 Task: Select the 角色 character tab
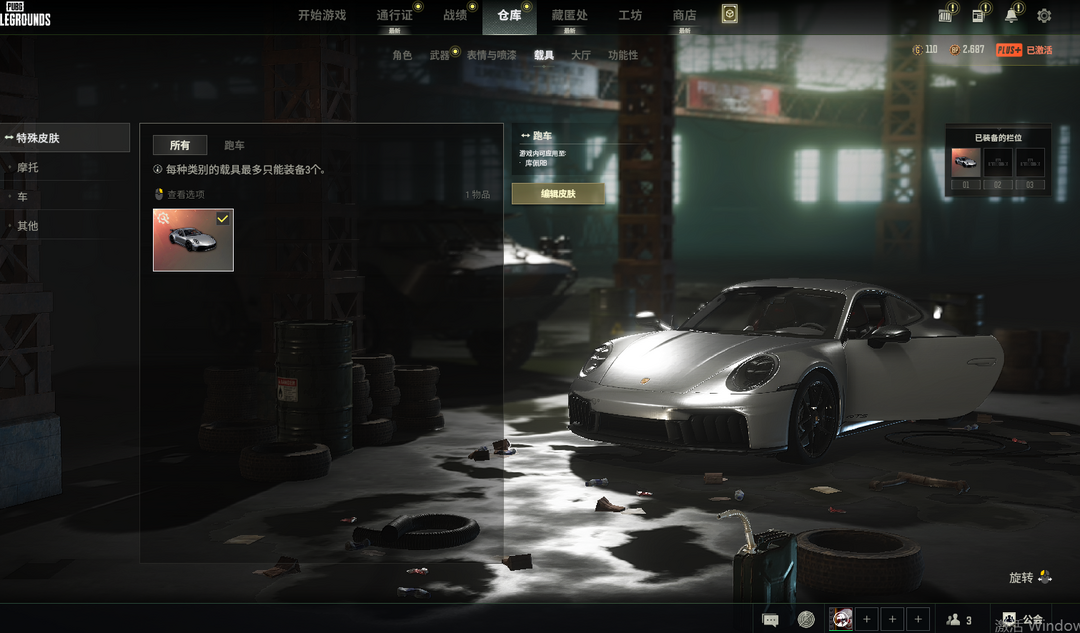coord(402,55)
